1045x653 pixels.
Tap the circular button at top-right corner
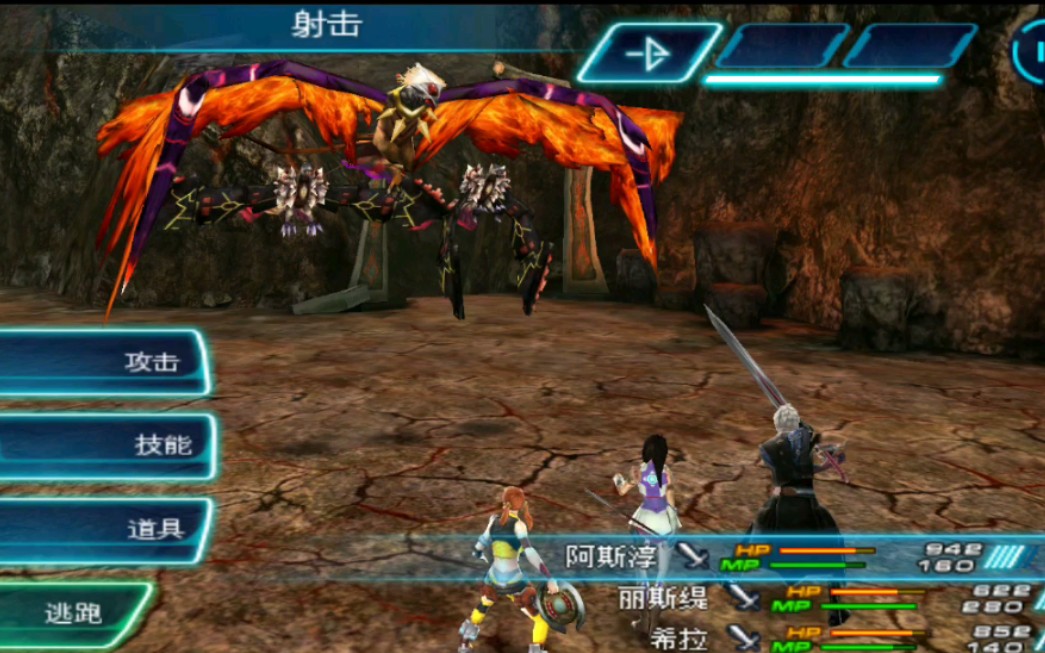(1030, 52)
